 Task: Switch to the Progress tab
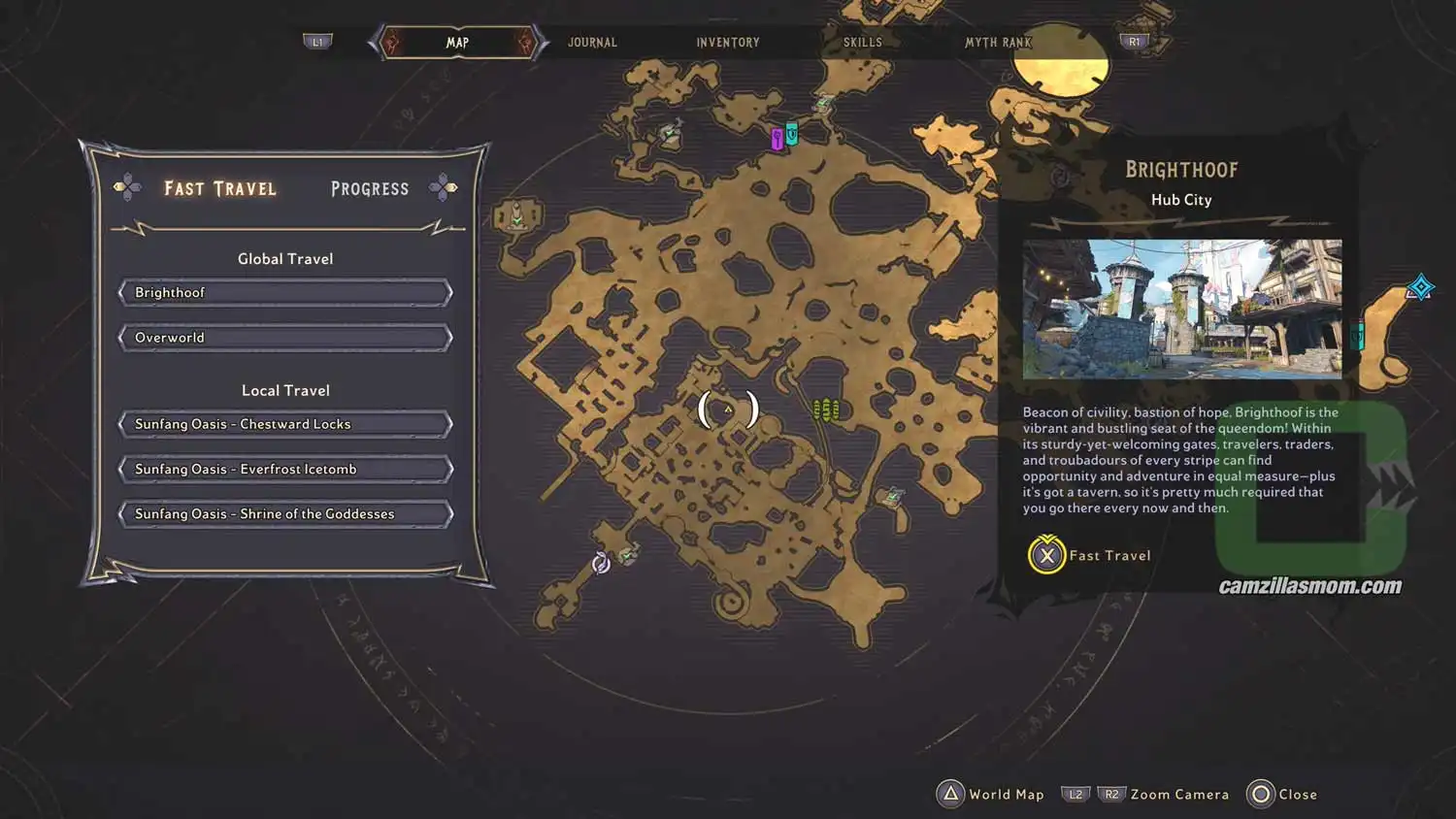369,188
